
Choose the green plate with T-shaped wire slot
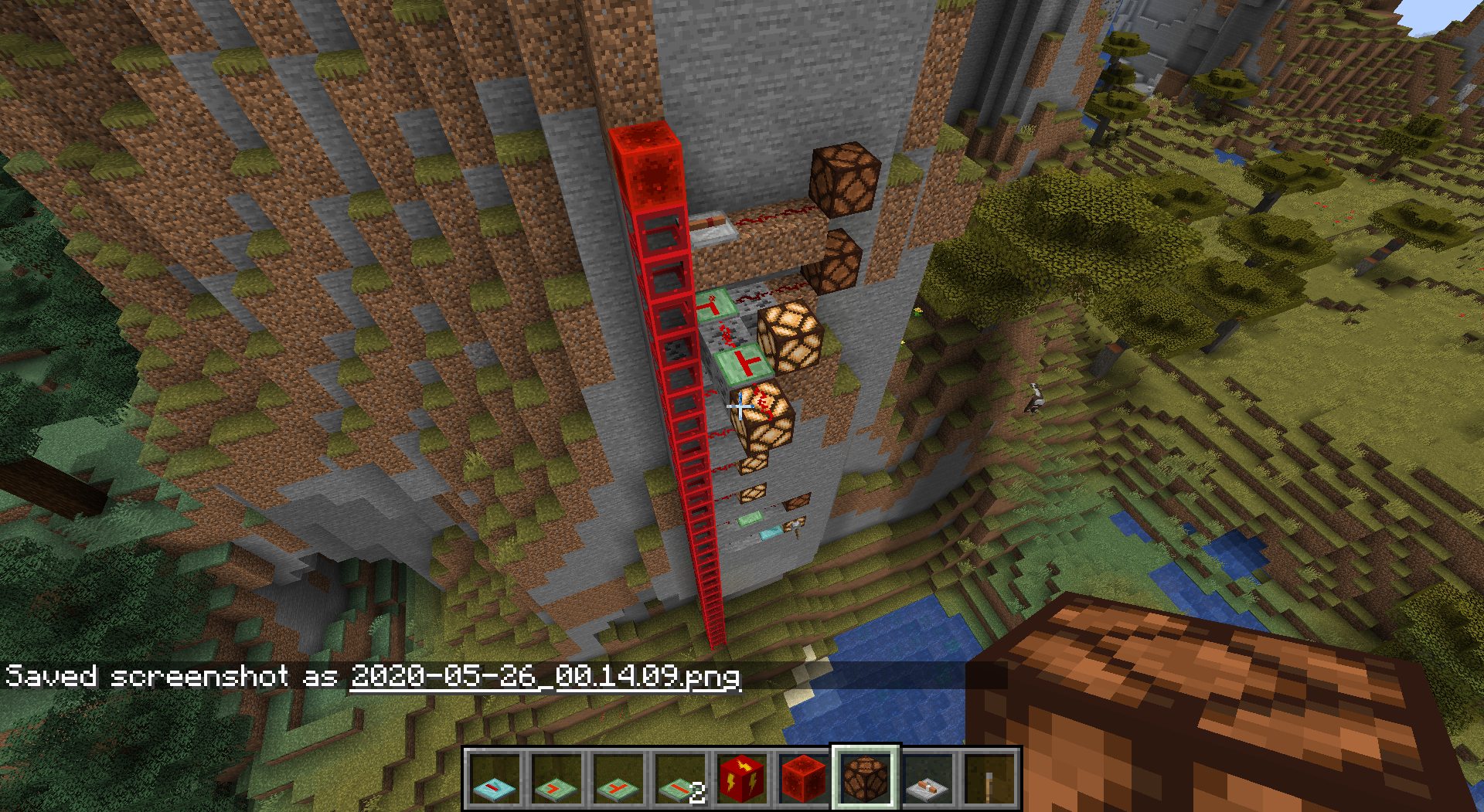click(x=618, y=779)
